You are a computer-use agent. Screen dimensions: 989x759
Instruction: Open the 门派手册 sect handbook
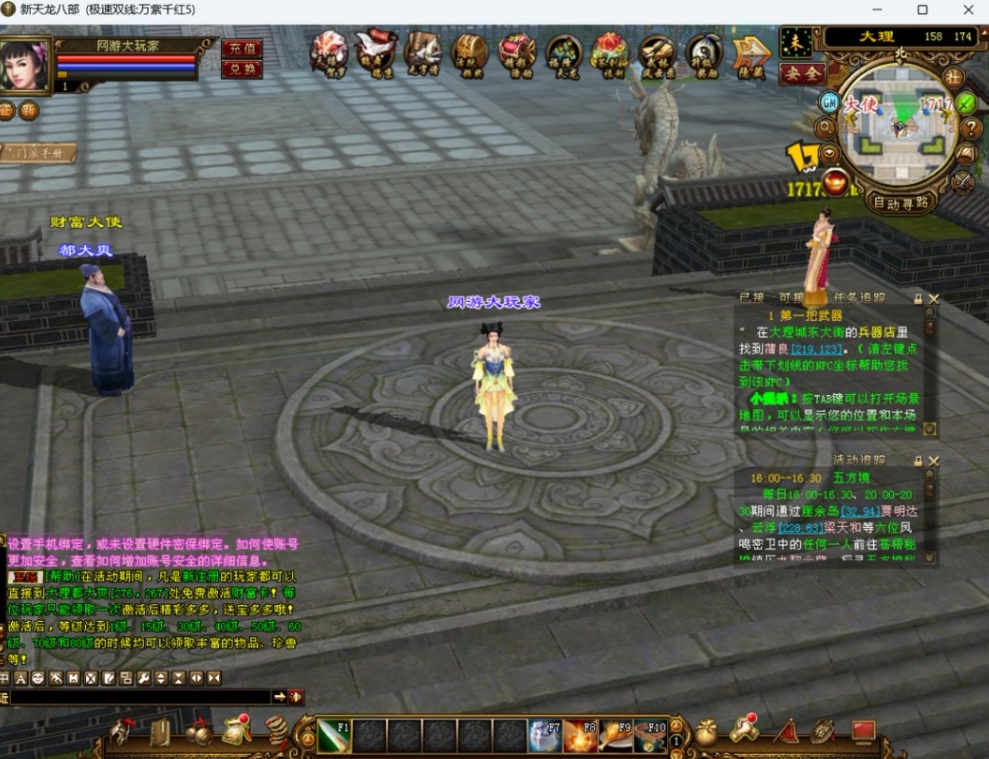tap(38, 153)
